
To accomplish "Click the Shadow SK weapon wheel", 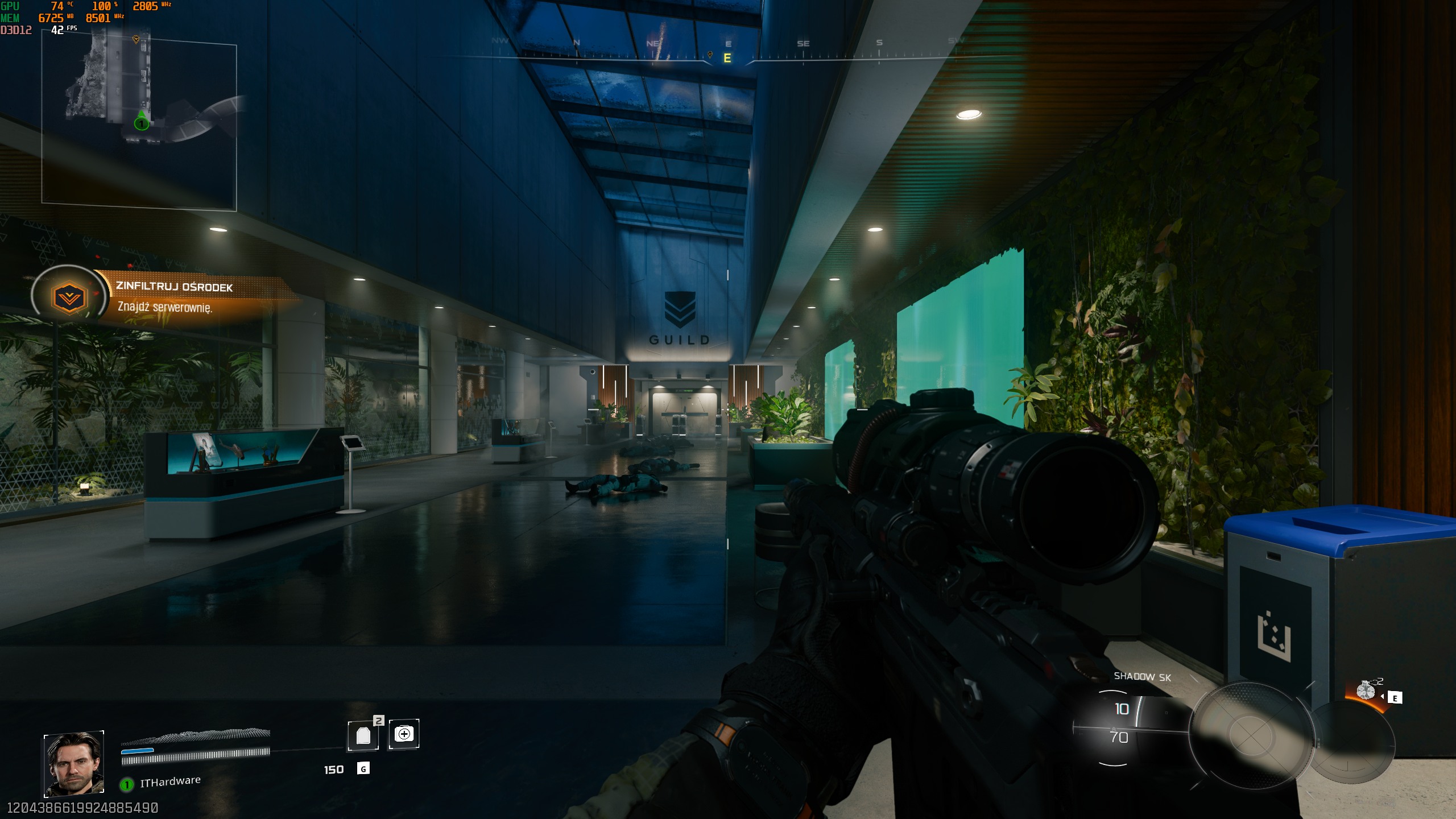I will (x=1250, y=735).
